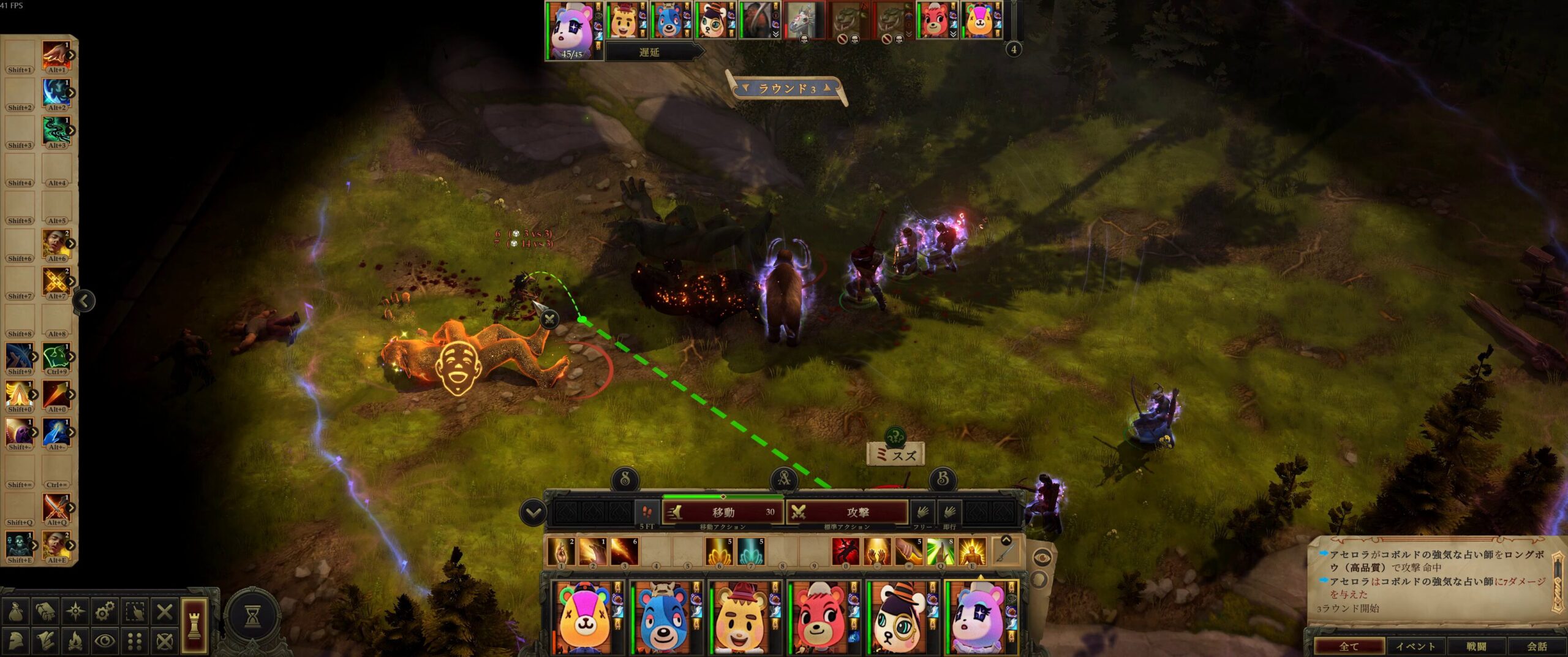Choose the 攻撃 attack action button
The image size is (1568, 657).
(847, 512)
